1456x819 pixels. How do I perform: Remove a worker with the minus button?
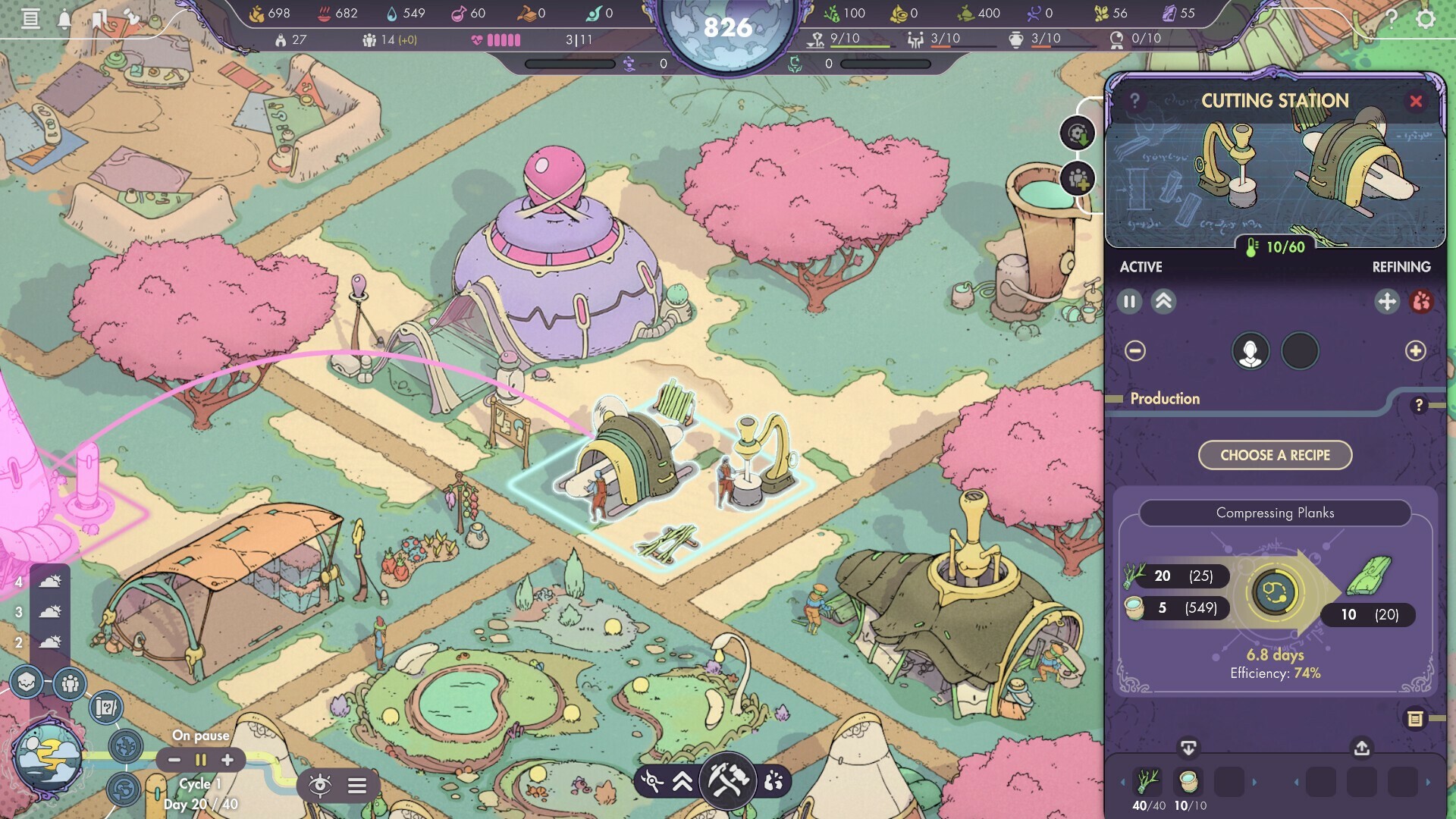pos(1135,351)
